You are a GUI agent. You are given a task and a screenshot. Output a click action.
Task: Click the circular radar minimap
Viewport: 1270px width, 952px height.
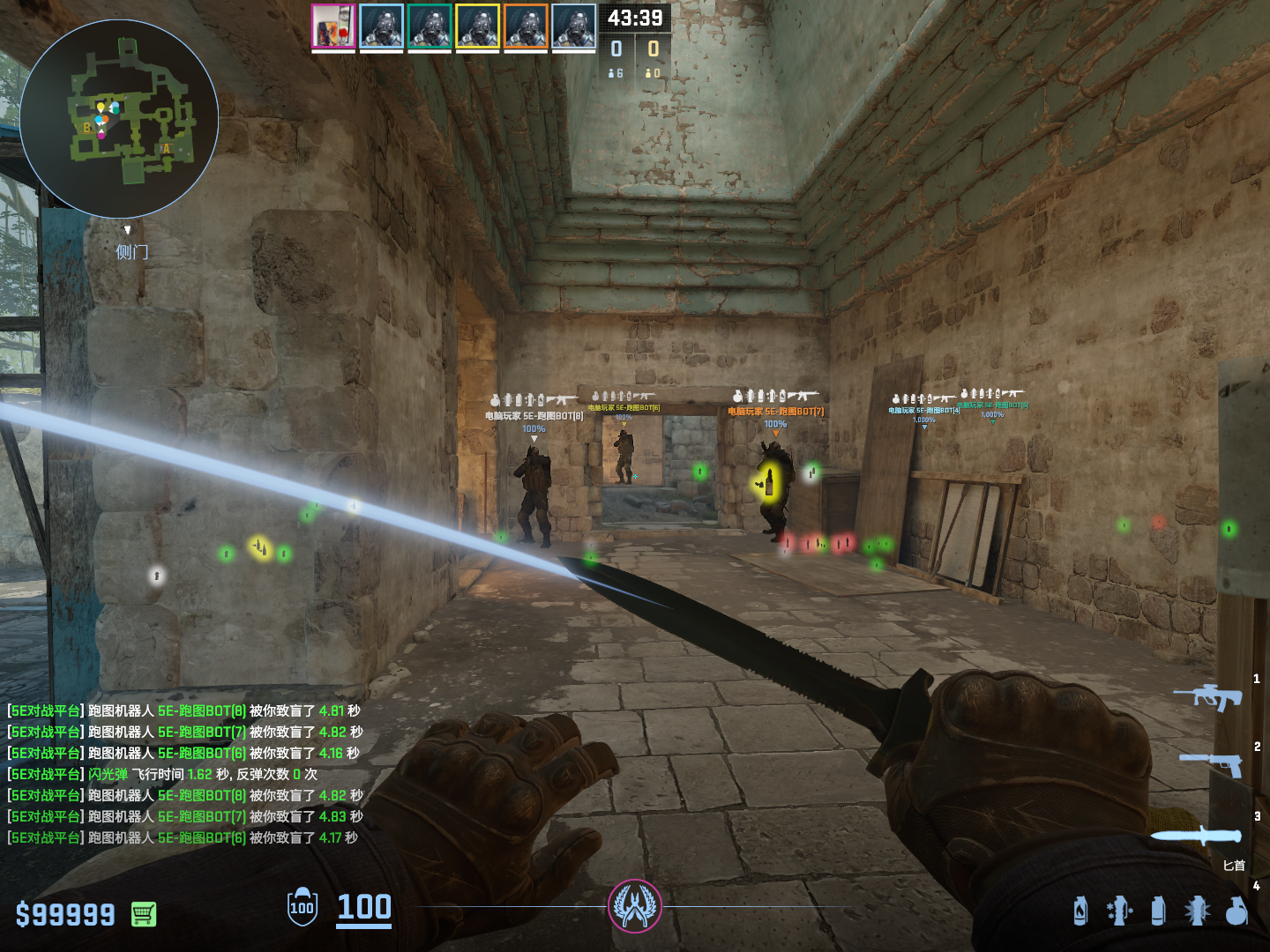(x=119, y=119)
